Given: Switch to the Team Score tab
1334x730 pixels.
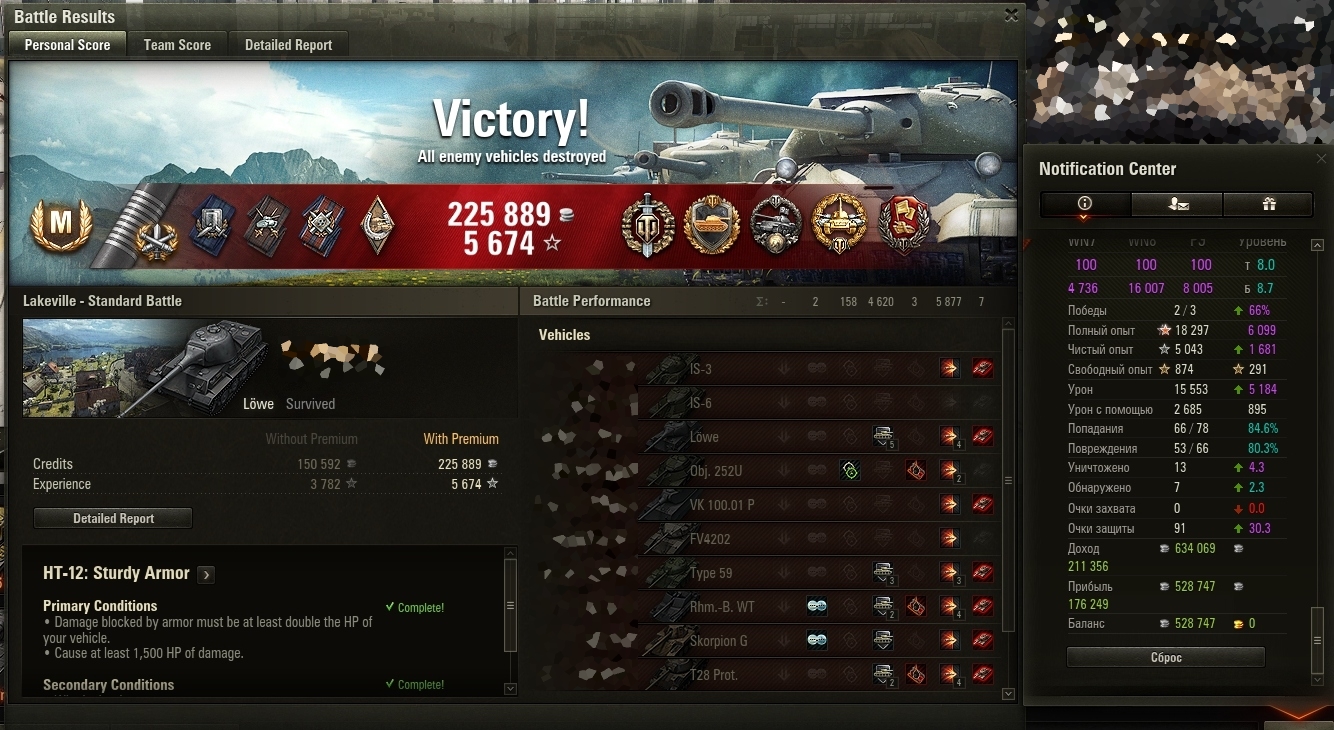Looking at the screenshot, I should coord(177,45).
